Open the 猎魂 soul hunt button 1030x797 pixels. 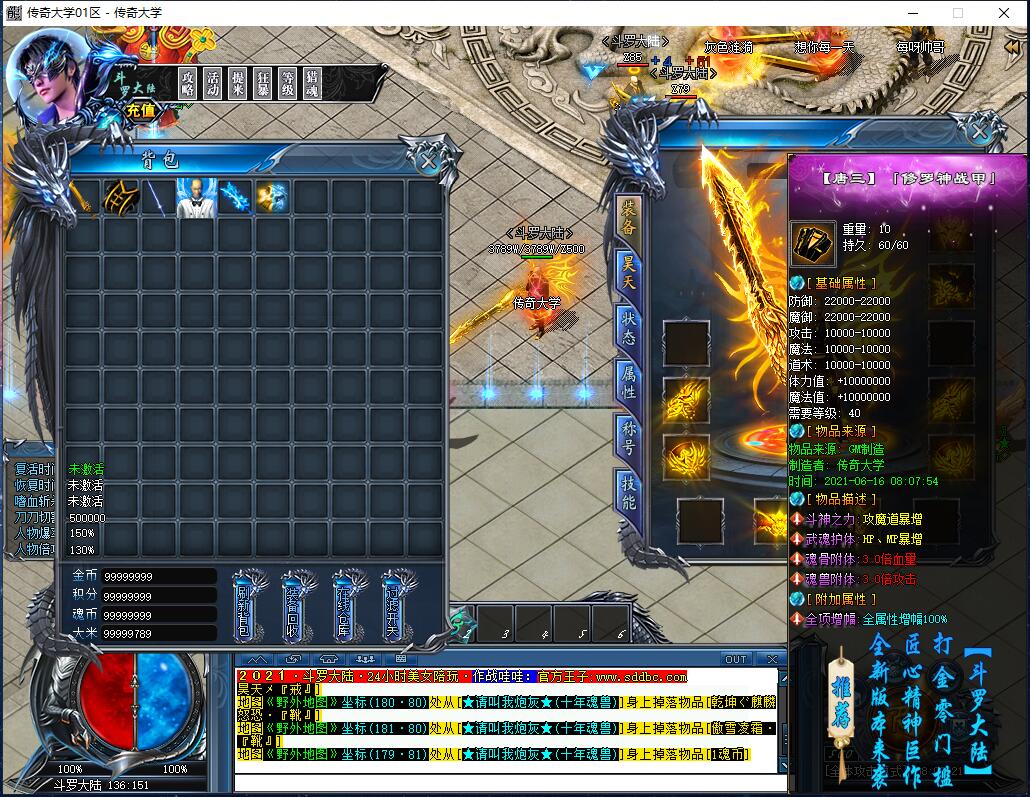click(x=312, y=82)
